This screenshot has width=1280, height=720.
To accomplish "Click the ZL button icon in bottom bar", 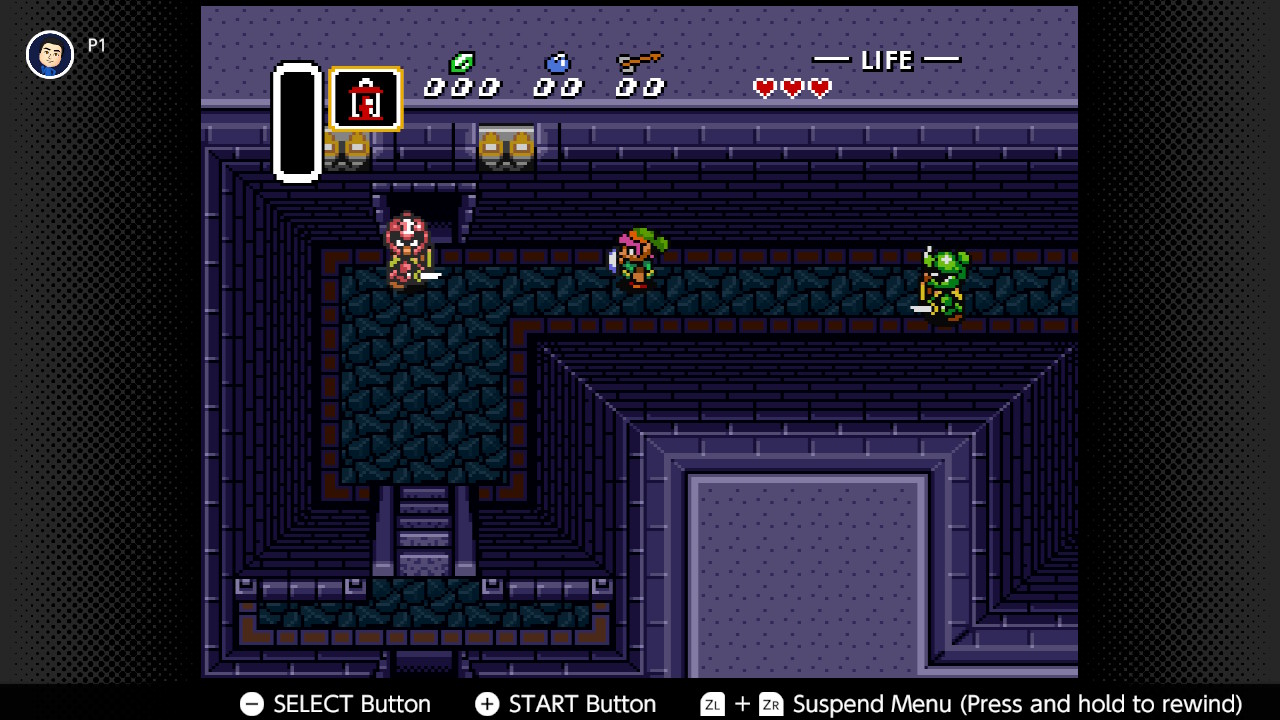I will pos(712,704).
